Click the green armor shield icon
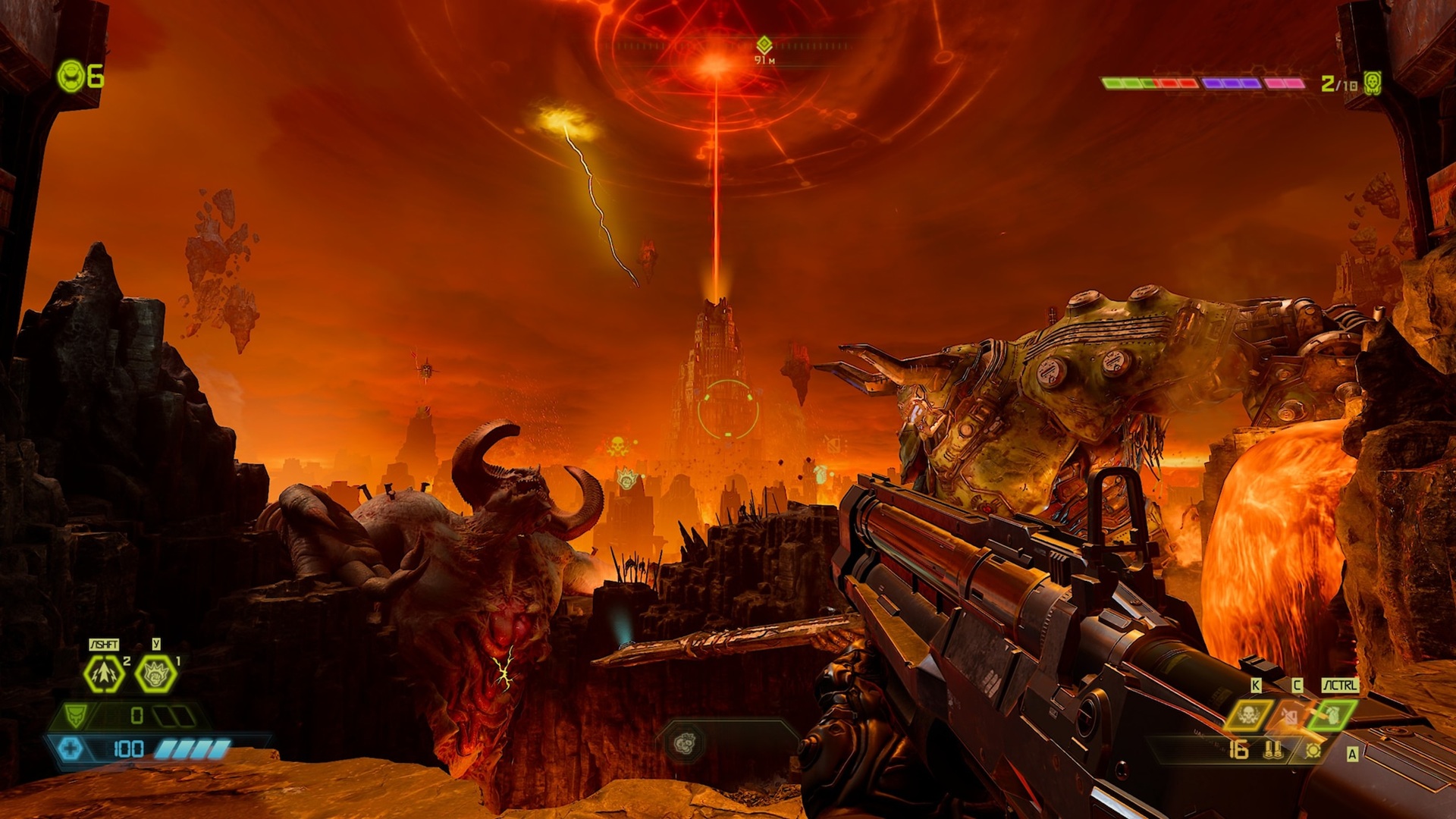The height and width of the screenshot is (819, 1456). pos(75,715)
